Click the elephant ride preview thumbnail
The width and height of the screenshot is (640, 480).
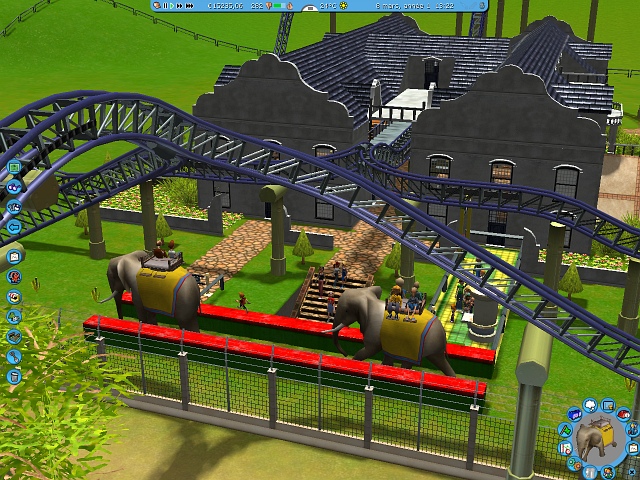pyautogui.click(x=595, y=440)
